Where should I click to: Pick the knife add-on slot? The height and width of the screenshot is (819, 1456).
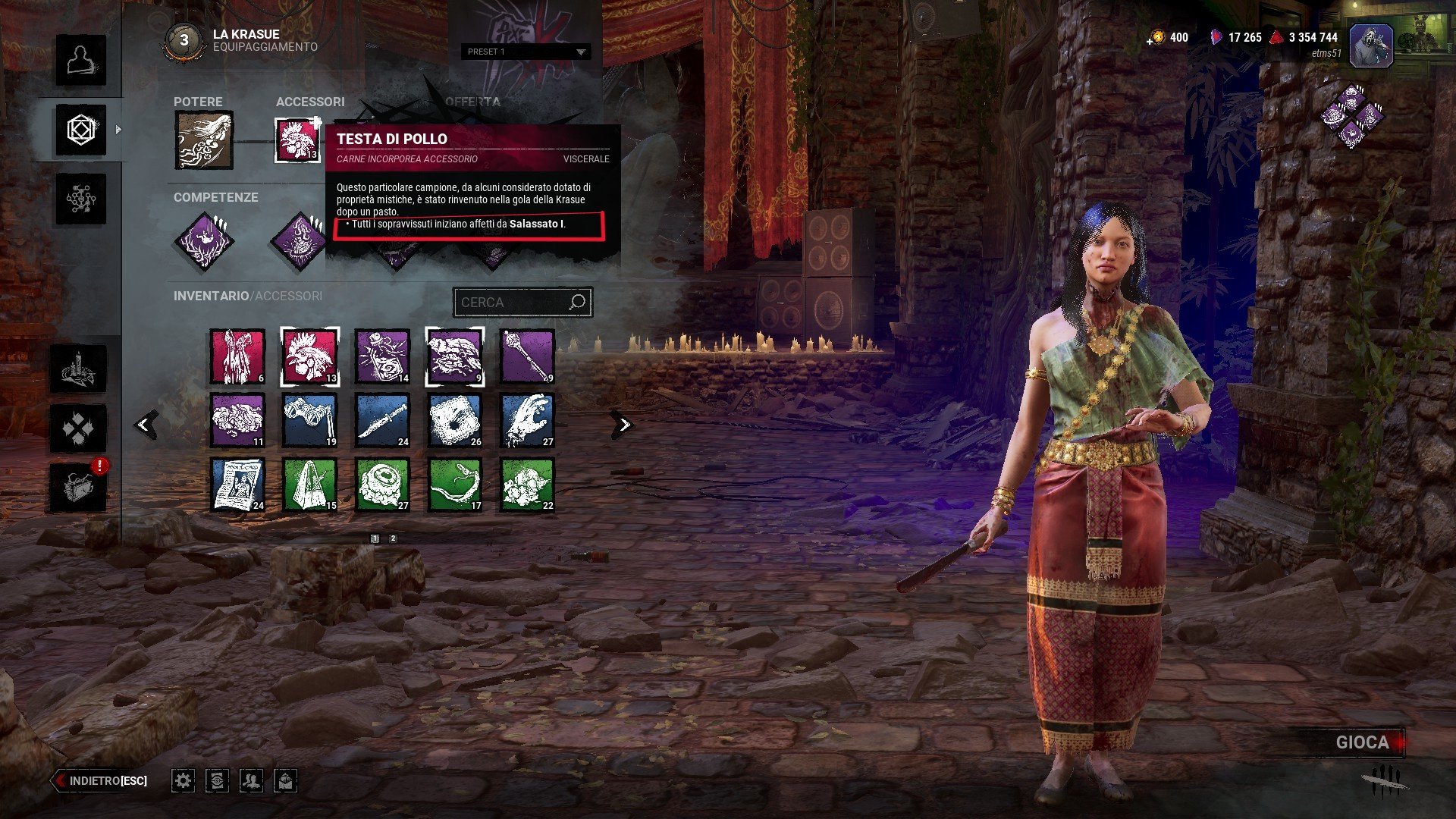coord(382,420)
